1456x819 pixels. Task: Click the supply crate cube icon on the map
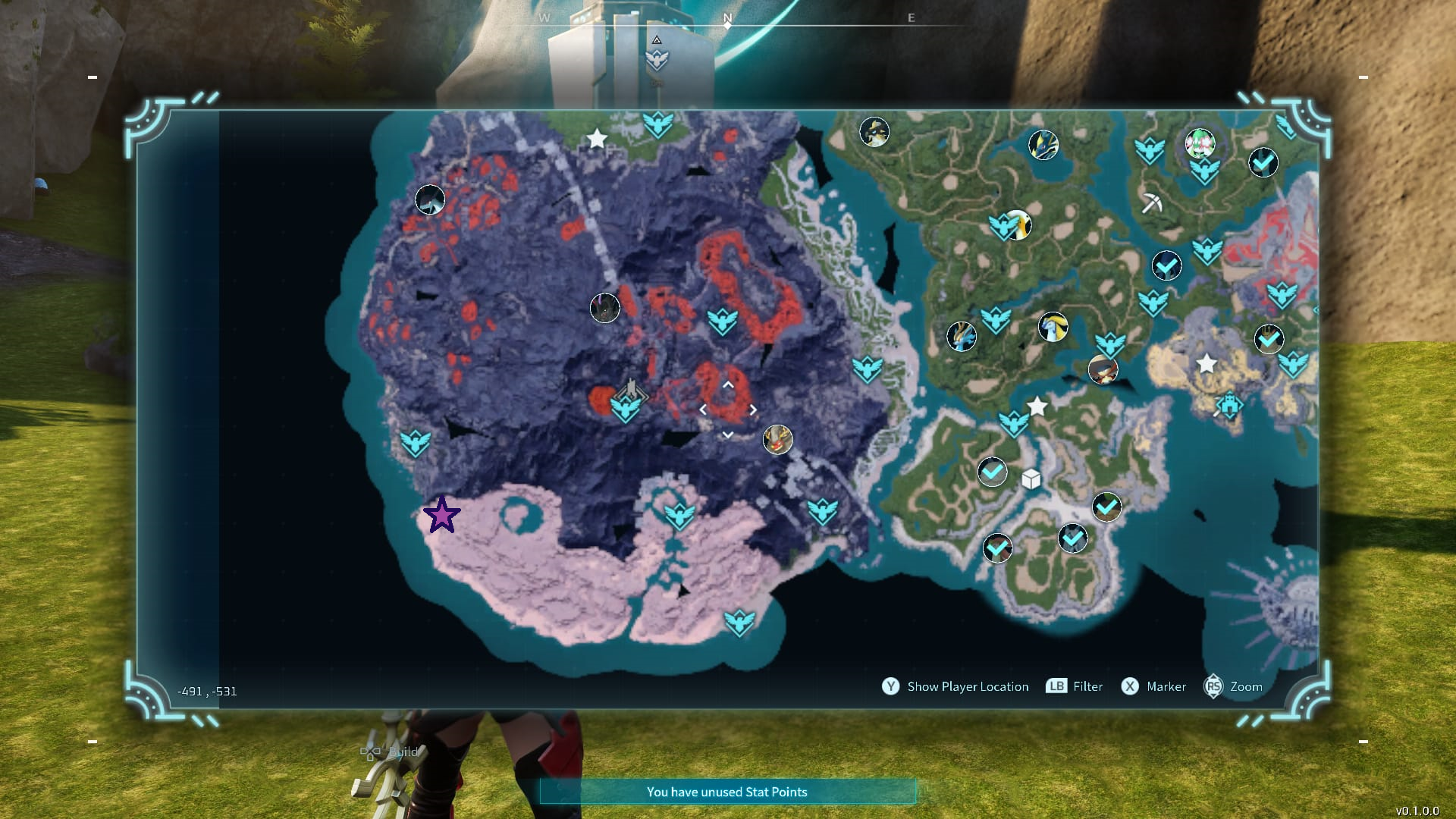1031,479
